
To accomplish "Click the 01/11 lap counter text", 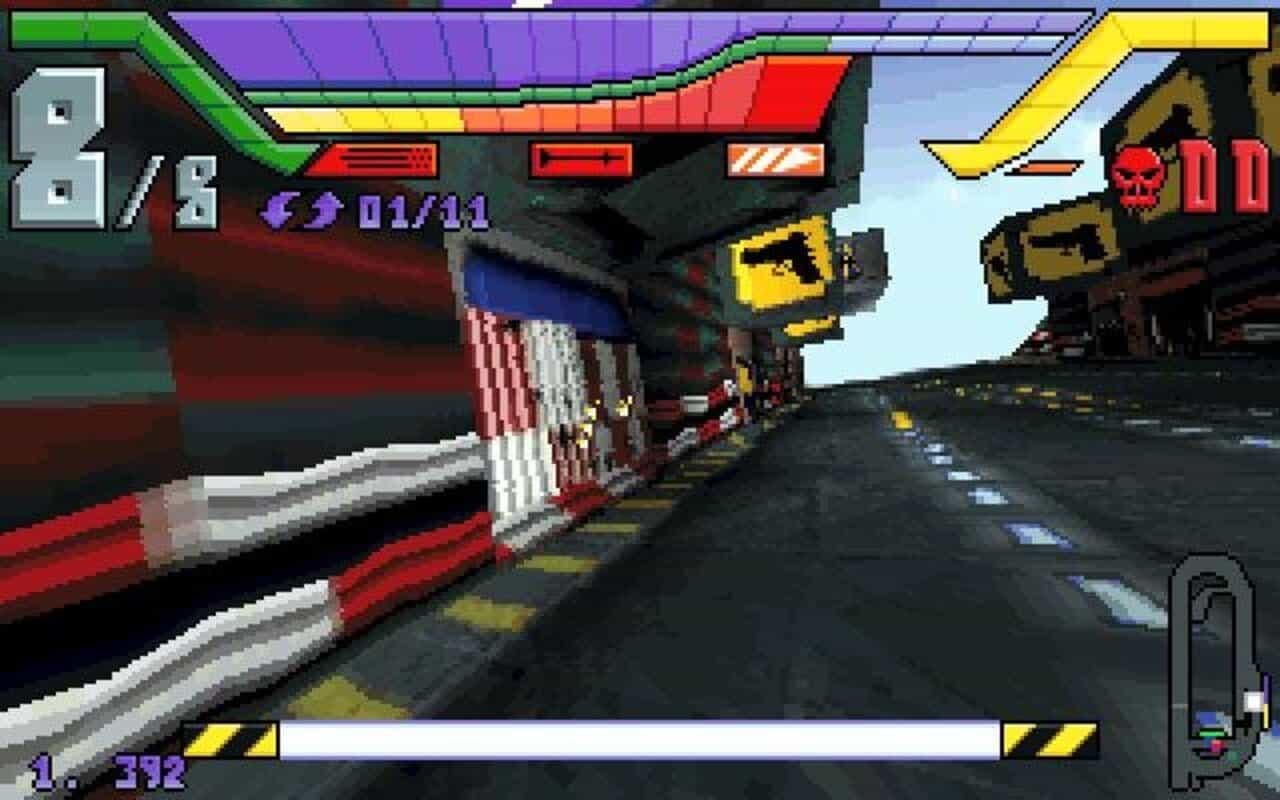I will pyautogui.click(x=420, y=207).
